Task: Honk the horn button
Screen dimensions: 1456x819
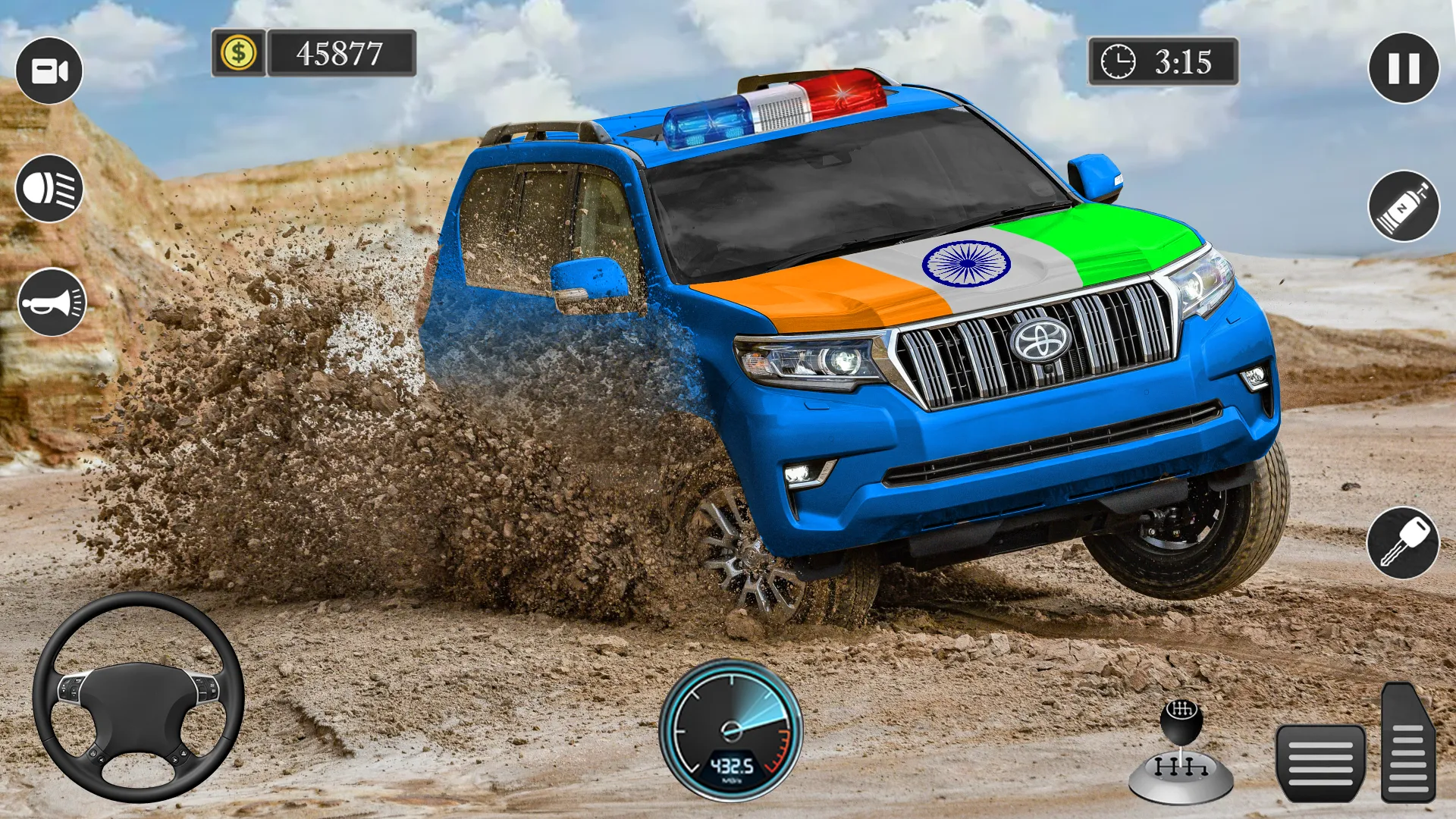Action: 52,302
